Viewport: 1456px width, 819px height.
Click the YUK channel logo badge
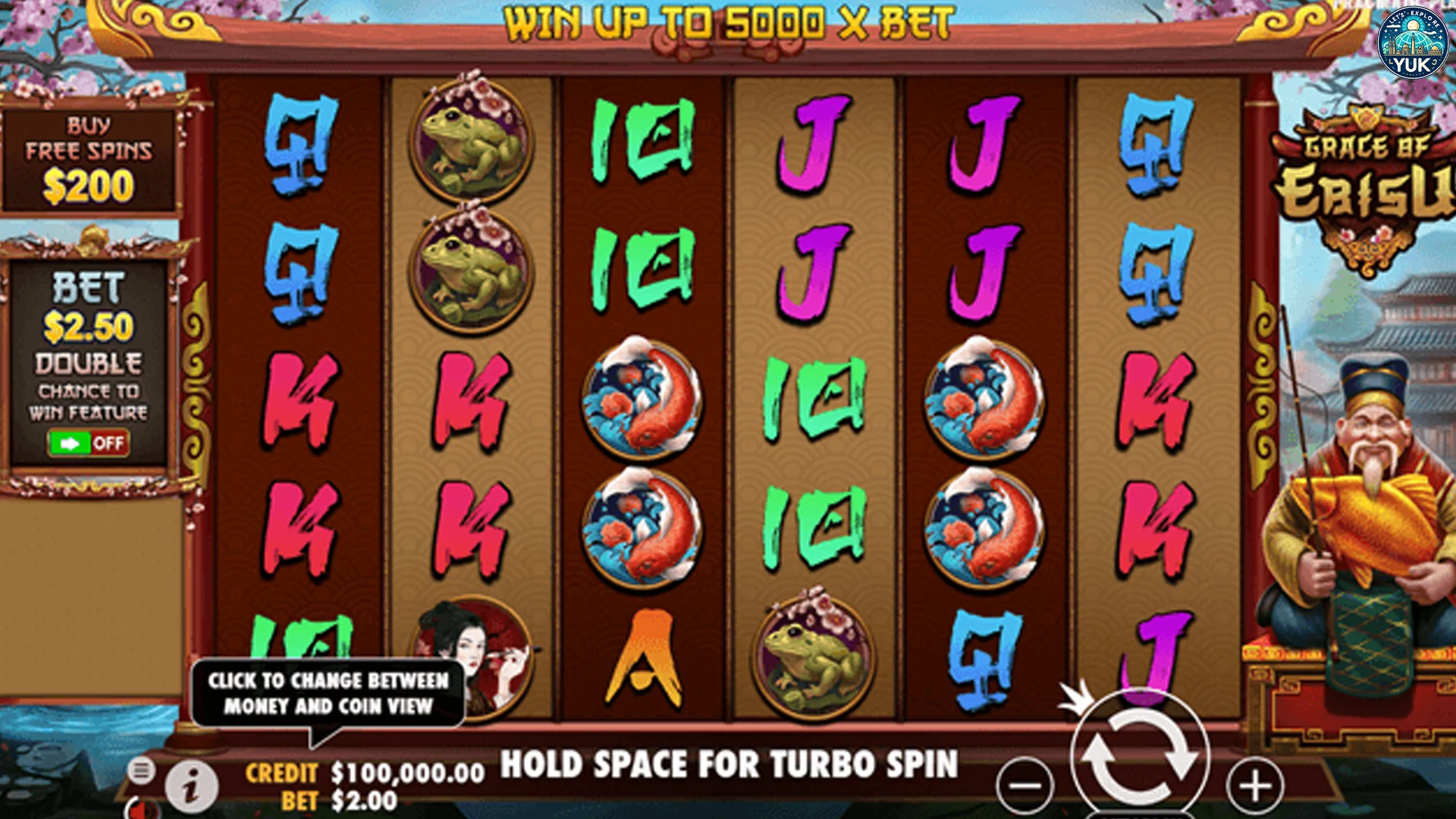(x=1412, y=42)
